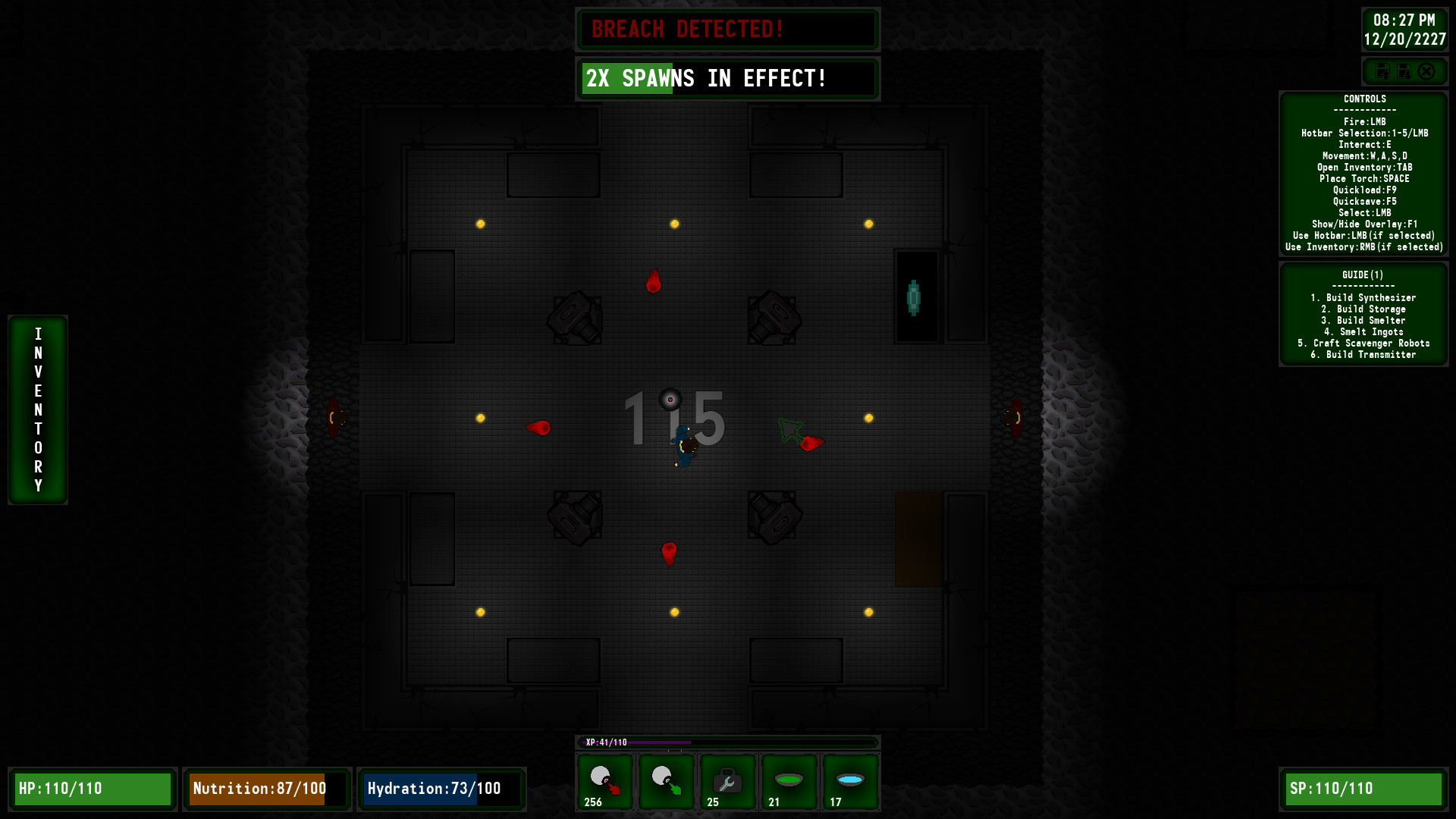Click the floppy disk save icon

point(1383,71)
